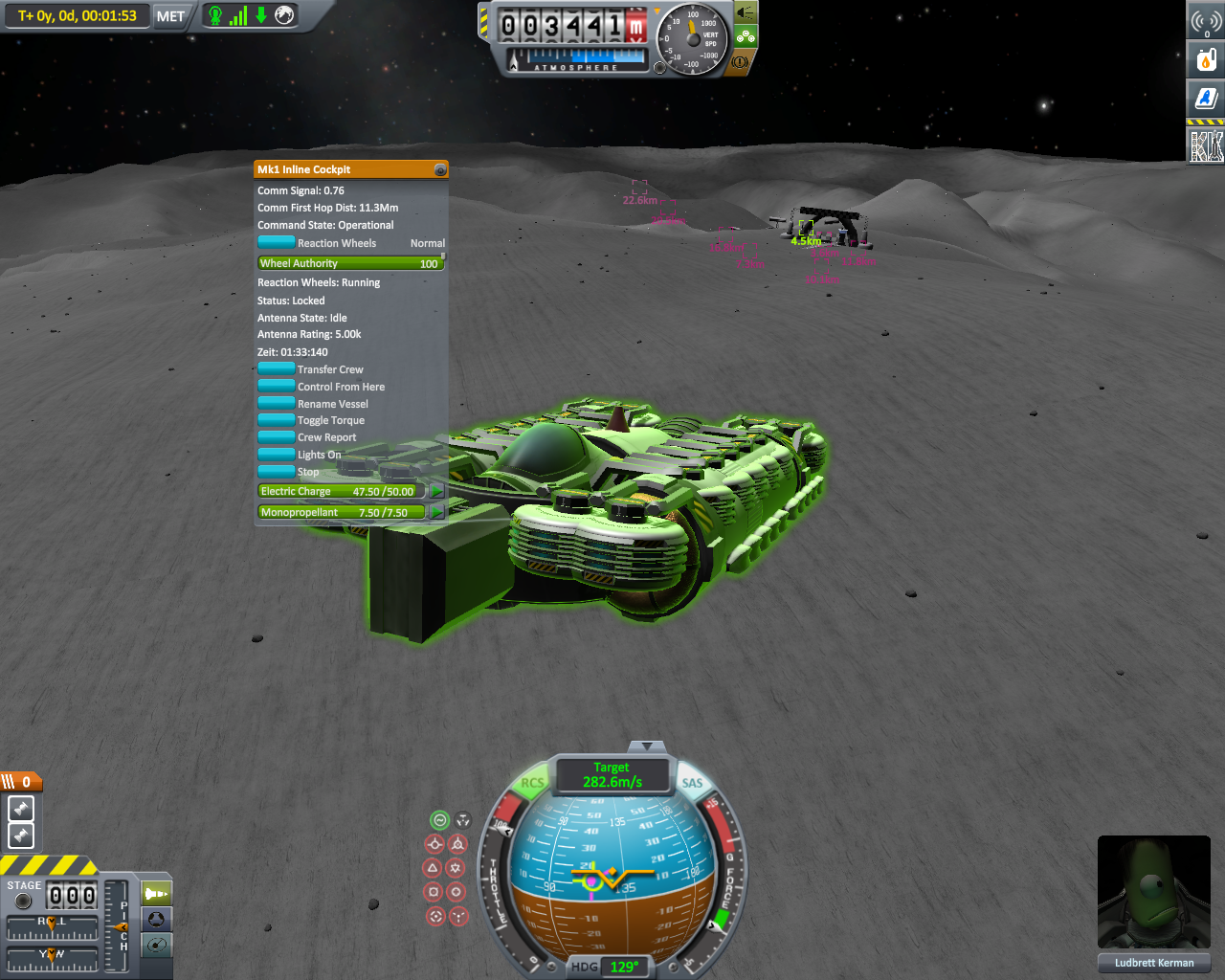Viewport: 1225px width, 980px height.
Task: Toggle Monopropellant flow arrow
Action: [436, 512]
